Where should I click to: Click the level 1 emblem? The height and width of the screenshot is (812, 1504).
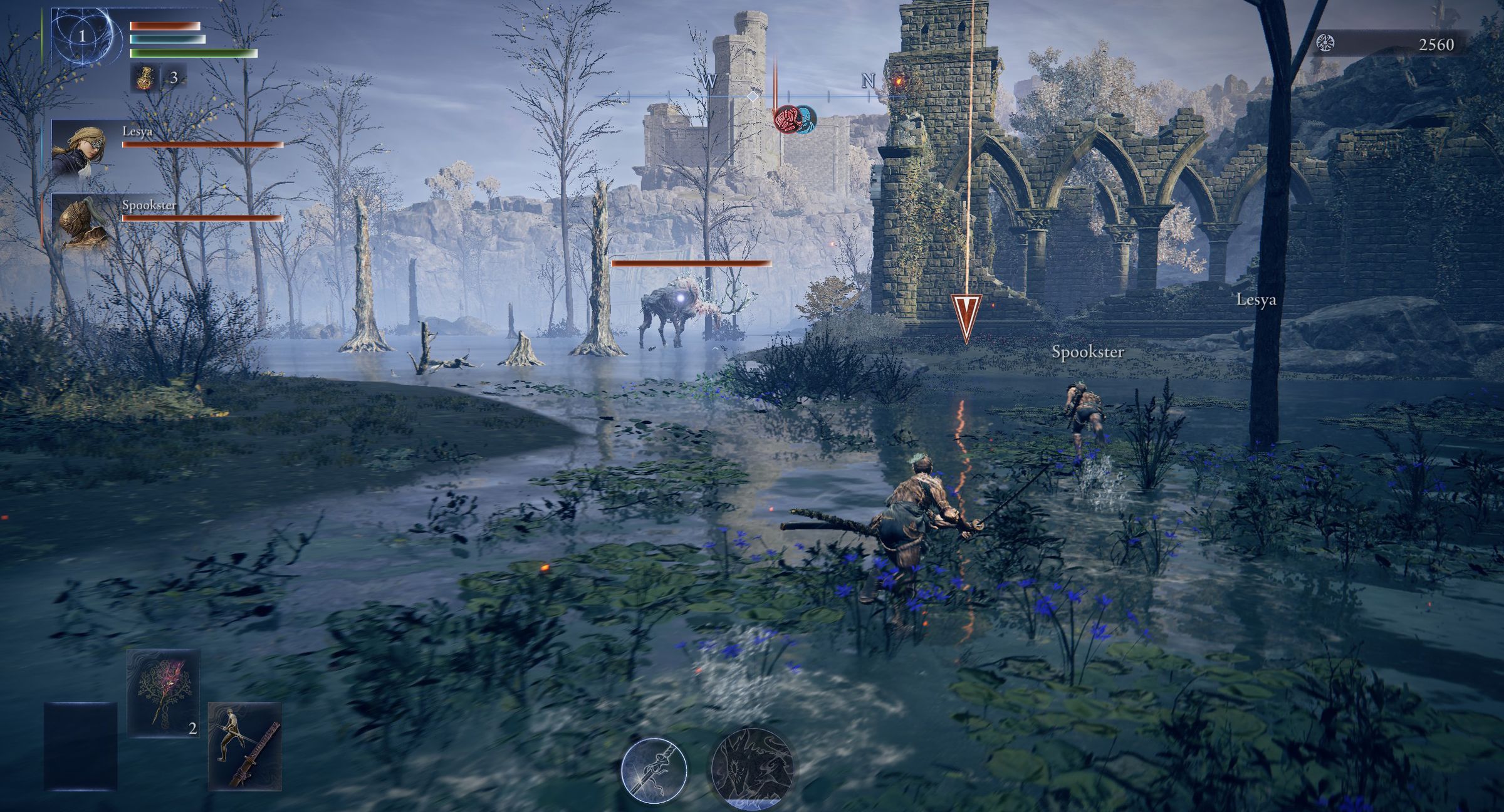pos(82,36)
